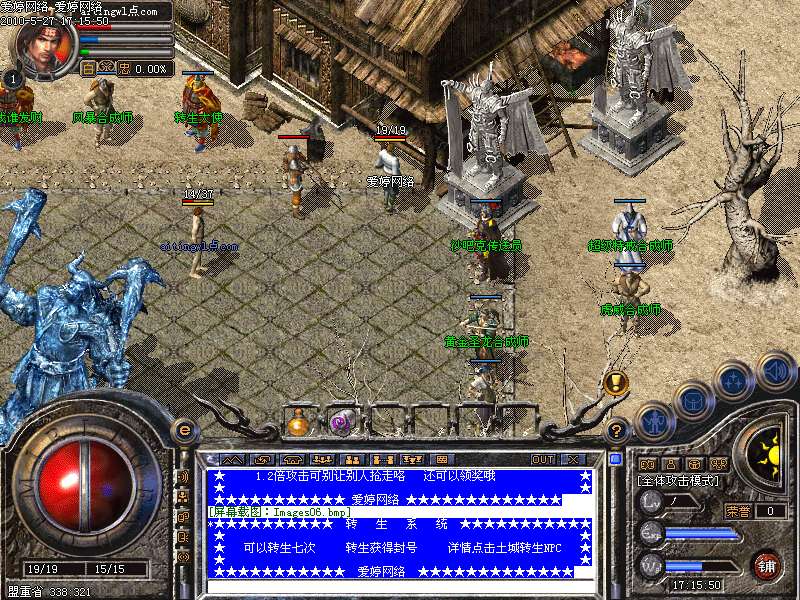Image resolution: width=800 pixels, height=600 pixels.
Task: Click the OUT button above chat
Action: coord(543,459)
